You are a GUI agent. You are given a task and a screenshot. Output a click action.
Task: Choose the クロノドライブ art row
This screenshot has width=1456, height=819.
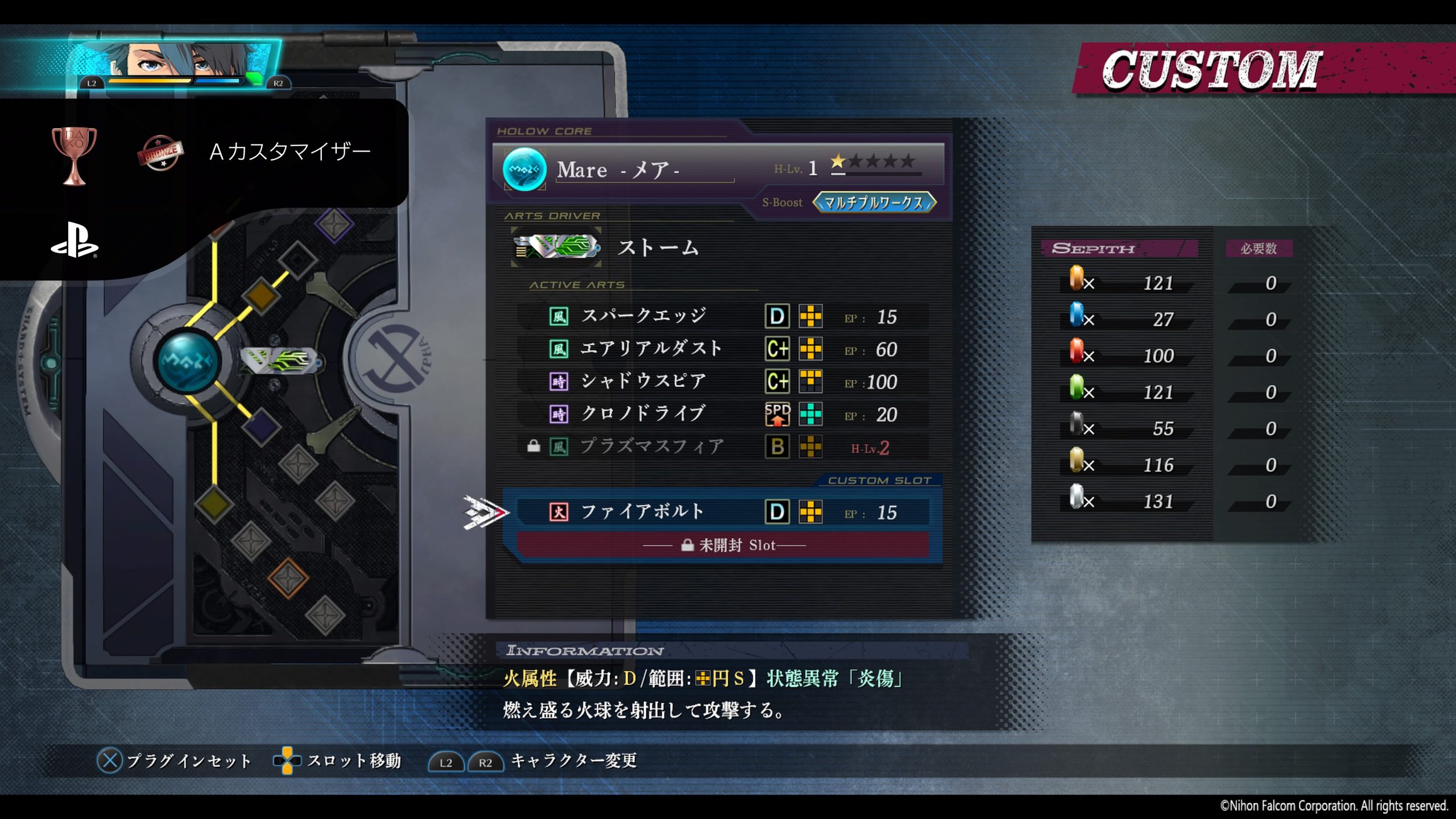pyautogui.click(x=722, y=414)
